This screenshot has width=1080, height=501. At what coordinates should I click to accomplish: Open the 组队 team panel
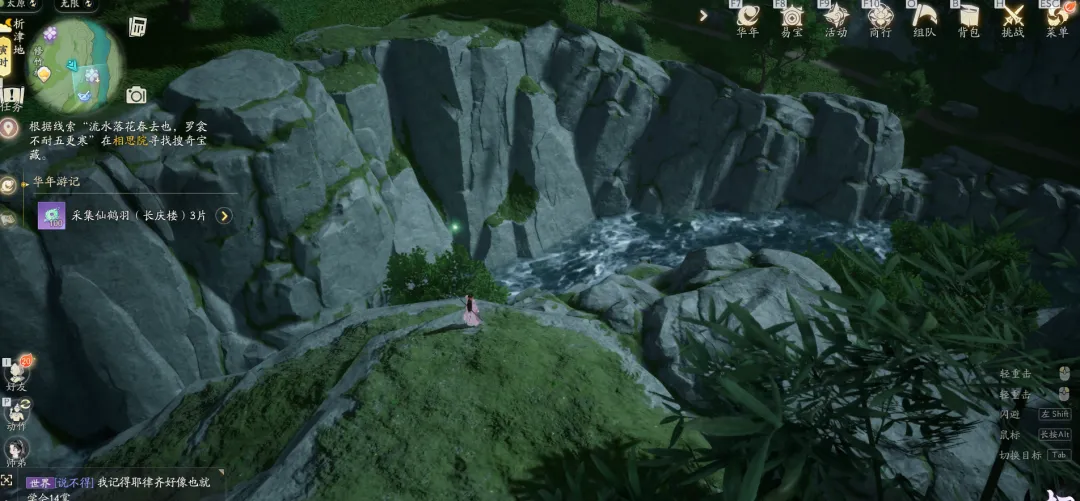coord(924,17)
